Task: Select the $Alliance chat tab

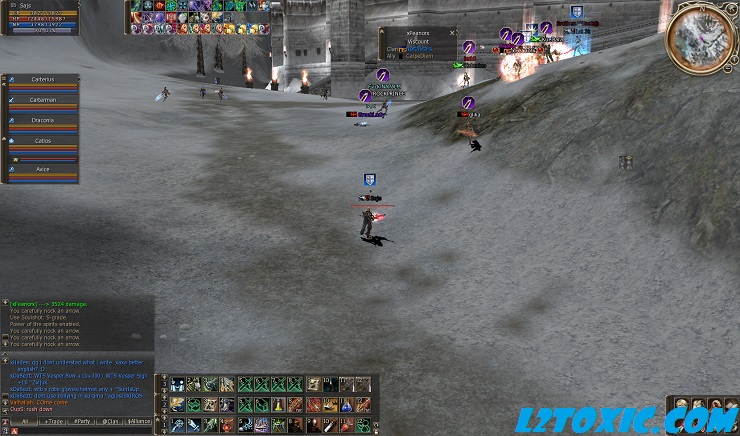Action: [140, 422]
